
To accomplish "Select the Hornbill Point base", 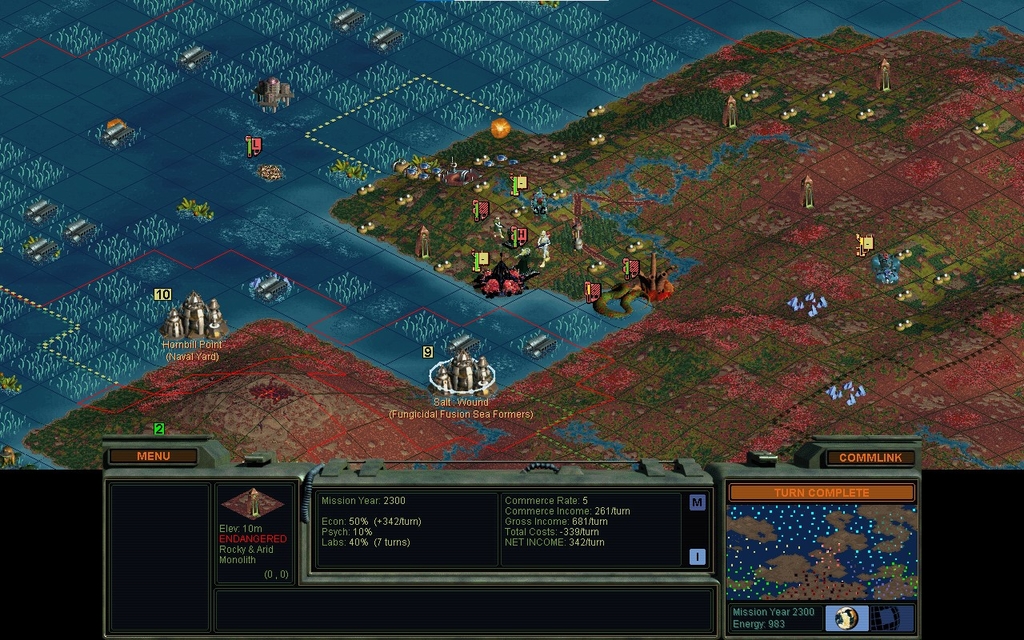I will click(x=193, y=316).
